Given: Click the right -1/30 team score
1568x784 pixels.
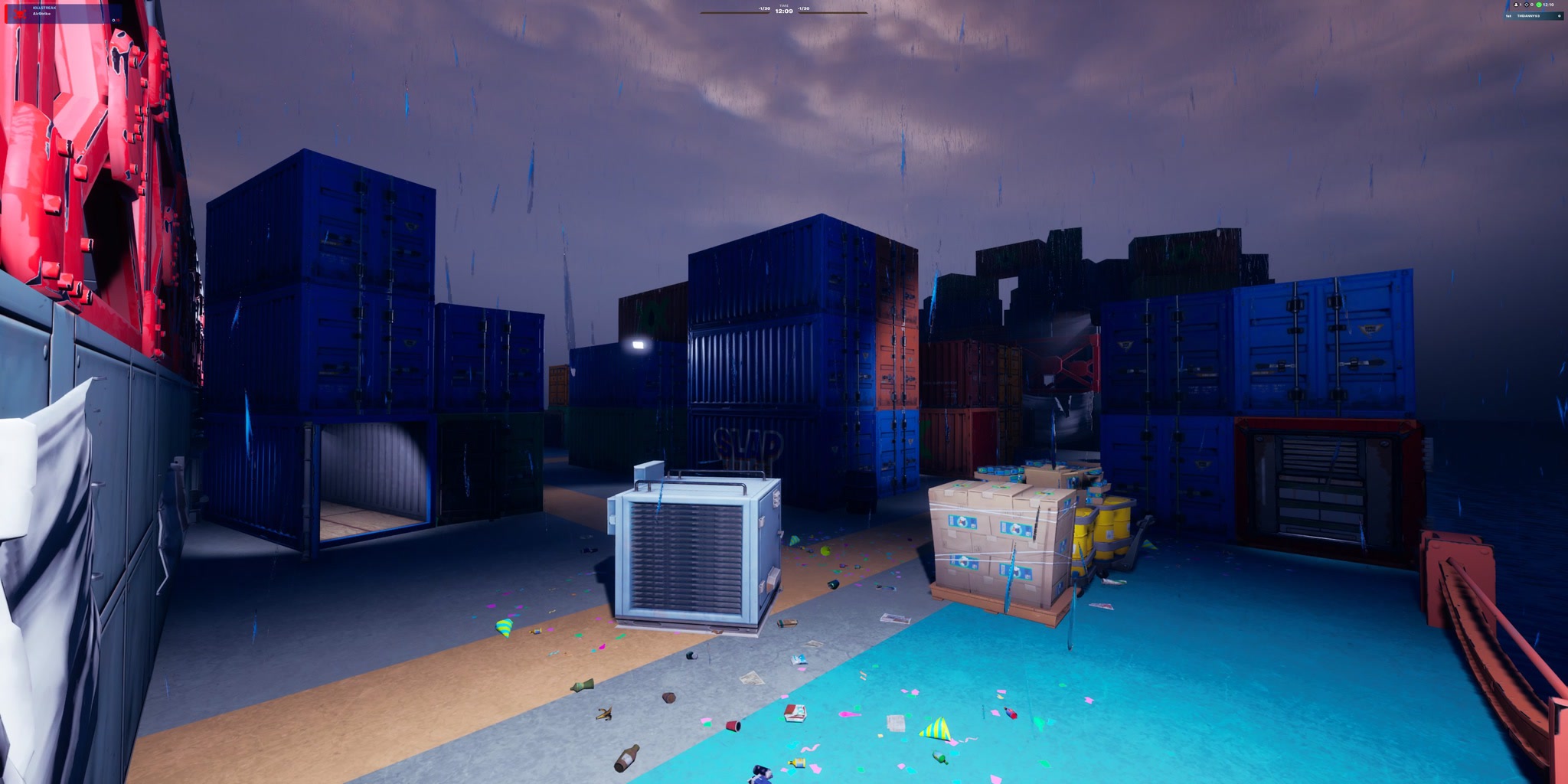Looking at the screenshot, I should click(x=804, y=8).
